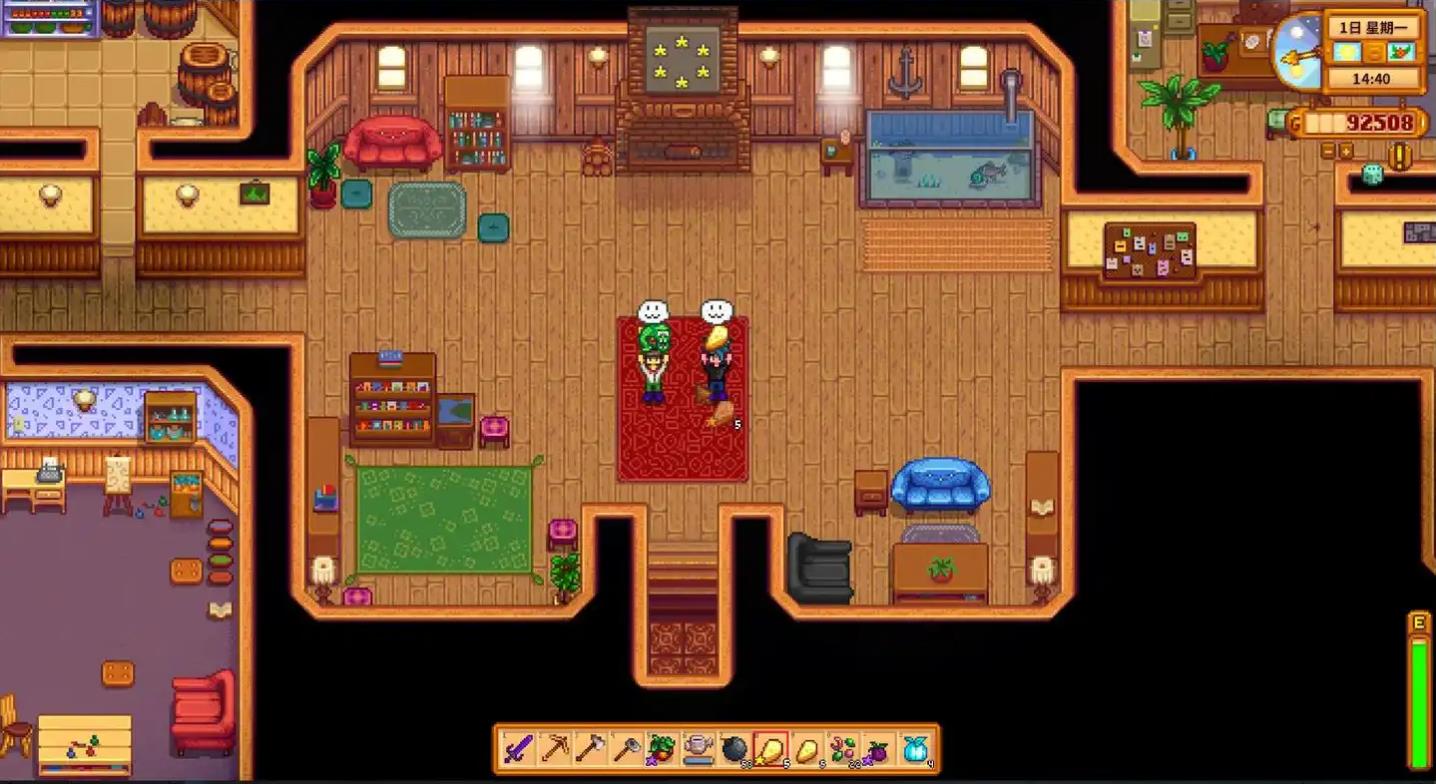Zoom out with the minus button

[x=1329, y=151]
